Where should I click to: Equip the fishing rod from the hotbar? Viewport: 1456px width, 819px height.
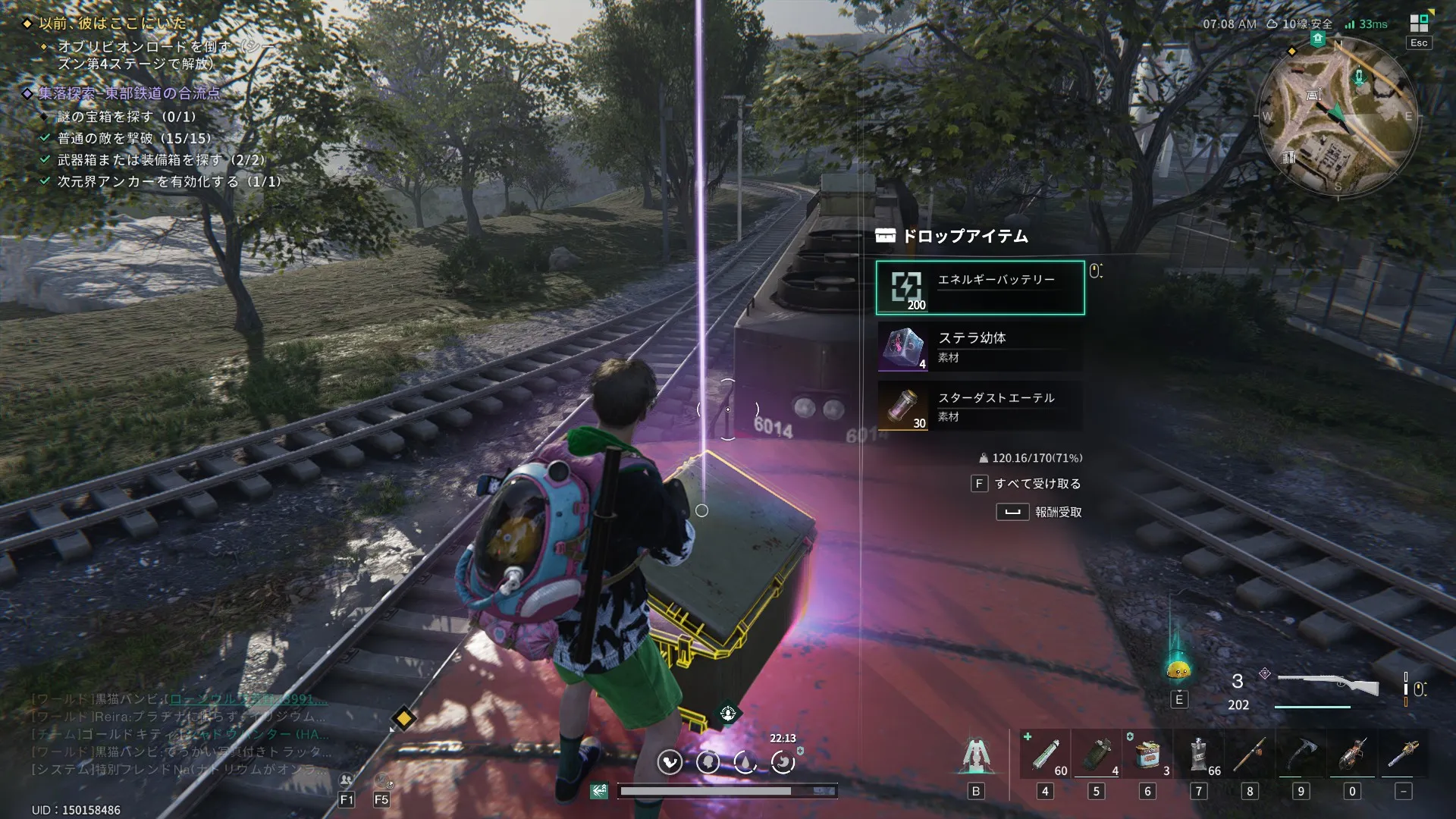click(1250, 755)
